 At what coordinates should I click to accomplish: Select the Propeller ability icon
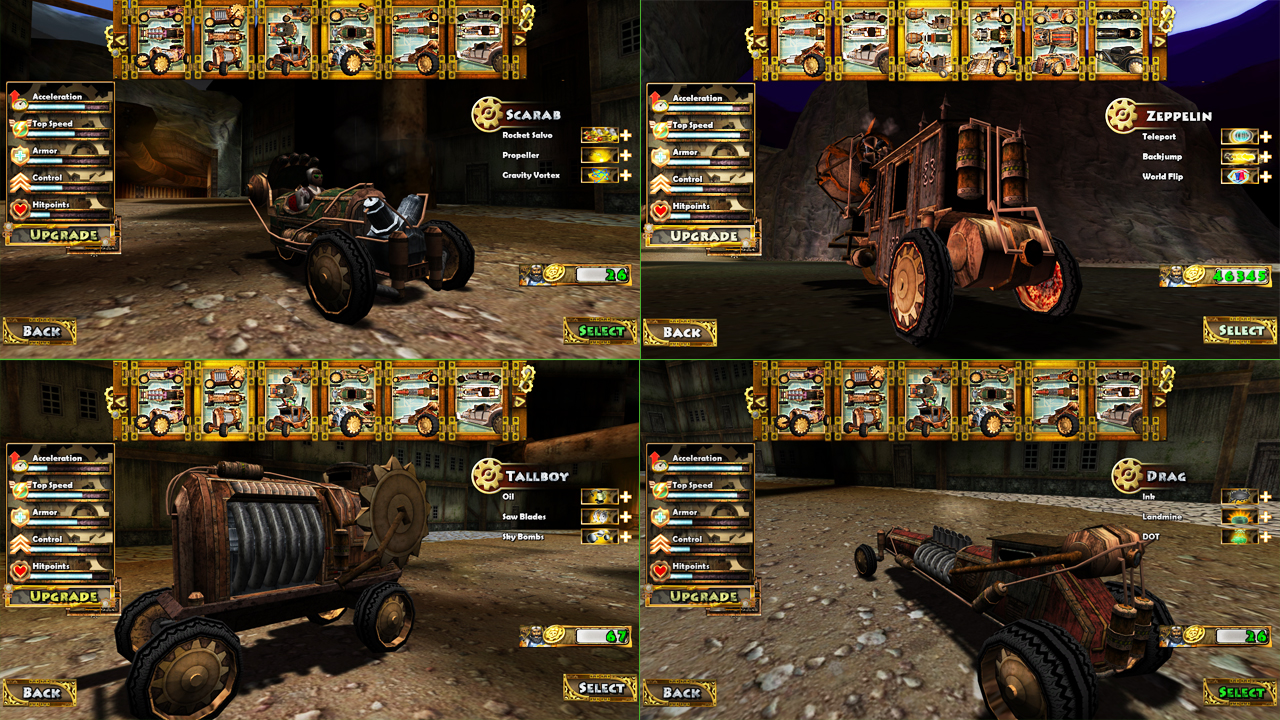(601, 155)
